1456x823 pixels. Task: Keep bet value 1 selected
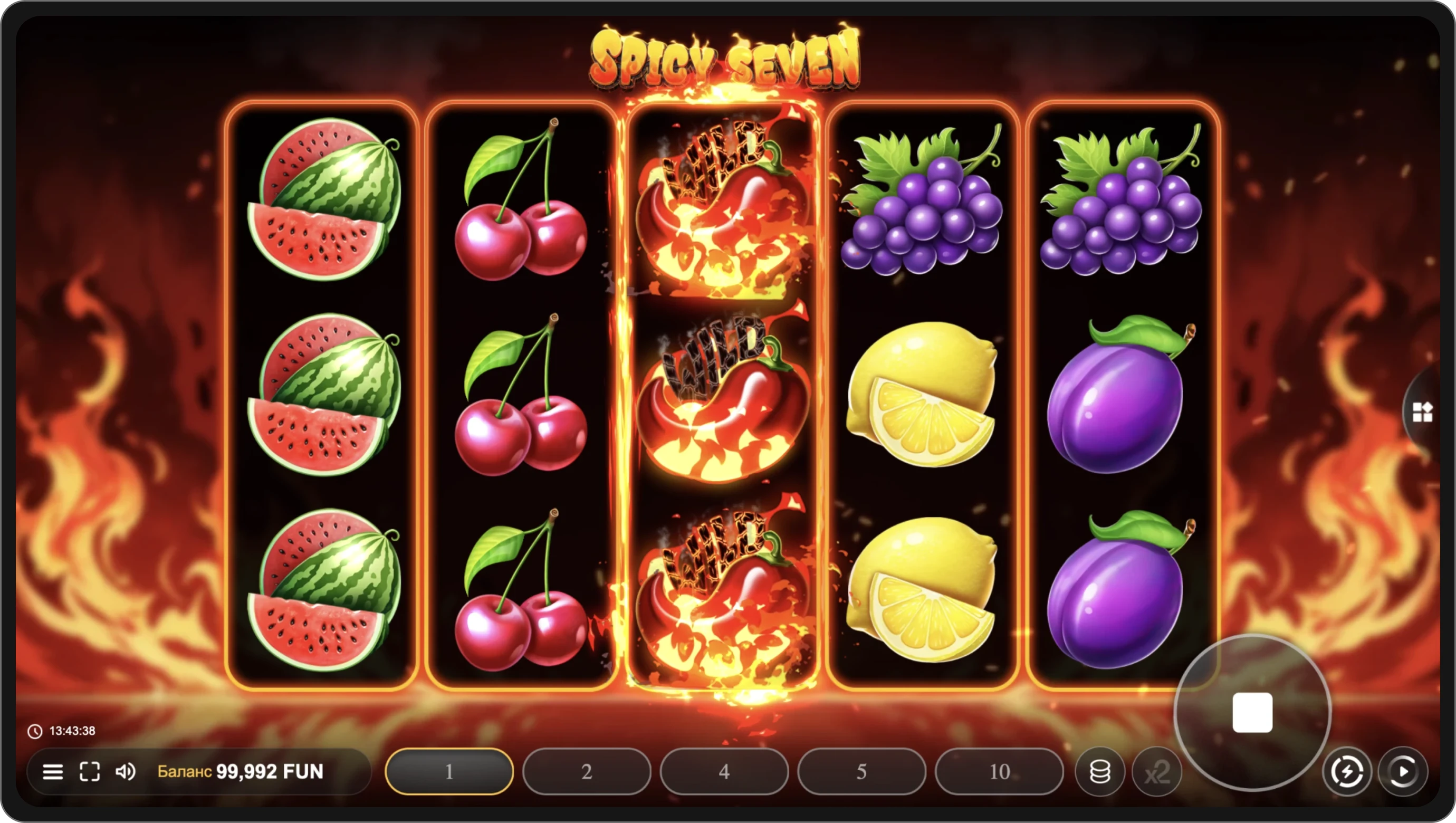pos(449,771)
